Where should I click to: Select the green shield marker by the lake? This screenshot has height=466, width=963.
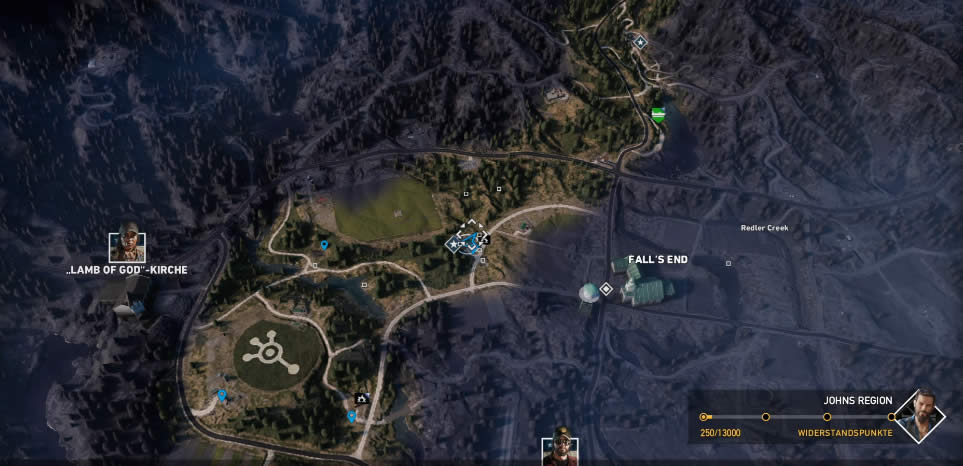pyautogui.click(x=657, y=114)
